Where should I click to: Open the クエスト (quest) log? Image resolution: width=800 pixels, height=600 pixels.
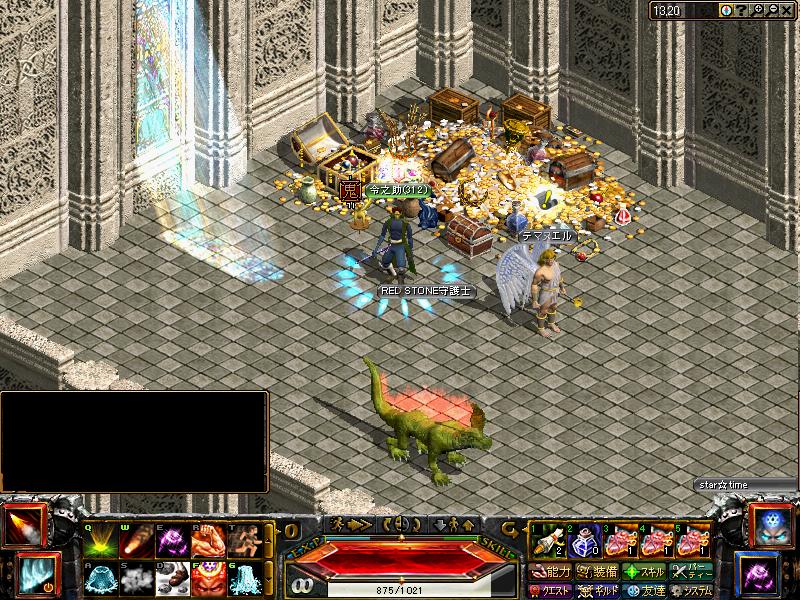(551, 590)
